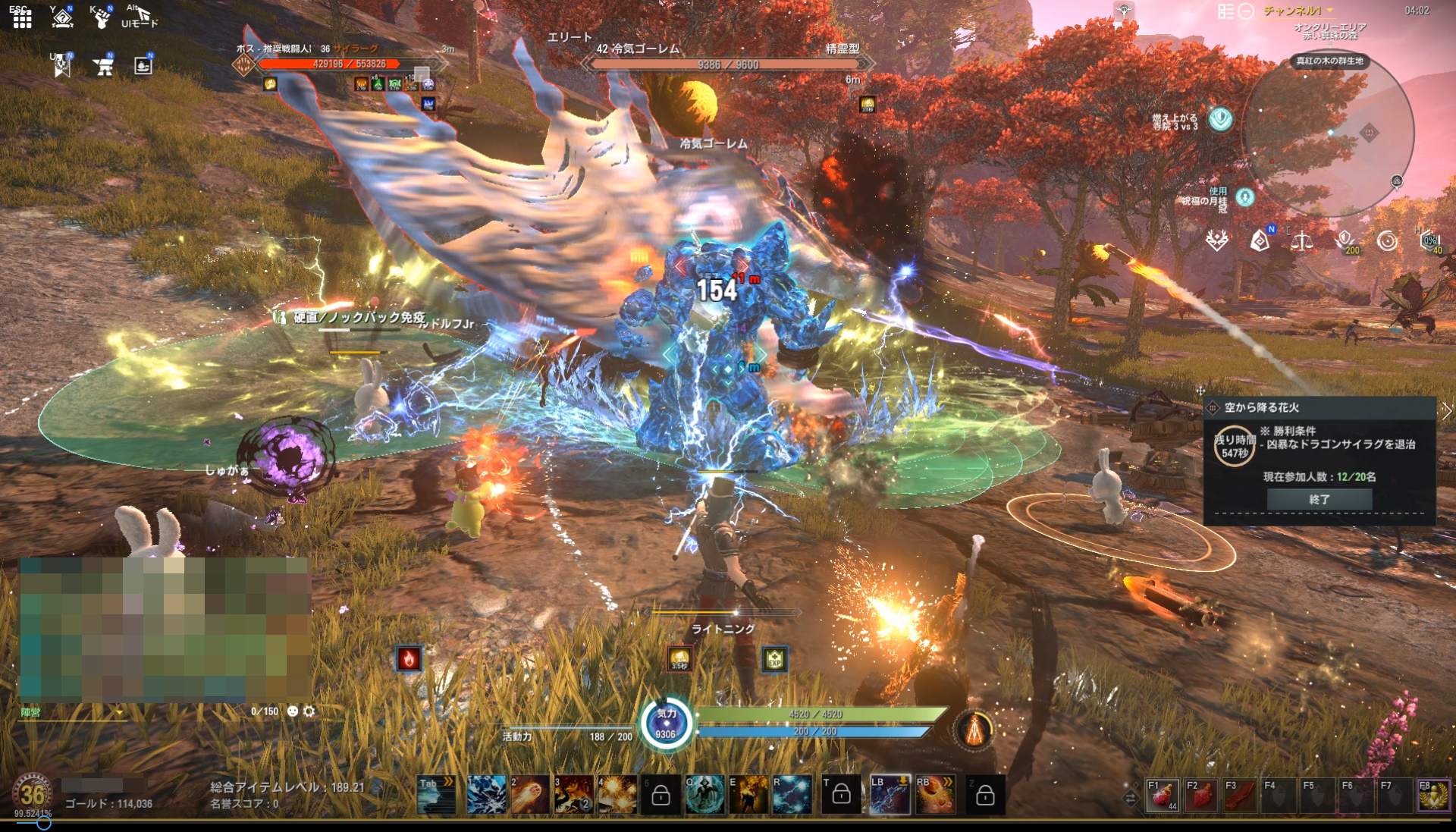
Task: Click the minimap zoom-out minus button
Action: (1246, 11)
